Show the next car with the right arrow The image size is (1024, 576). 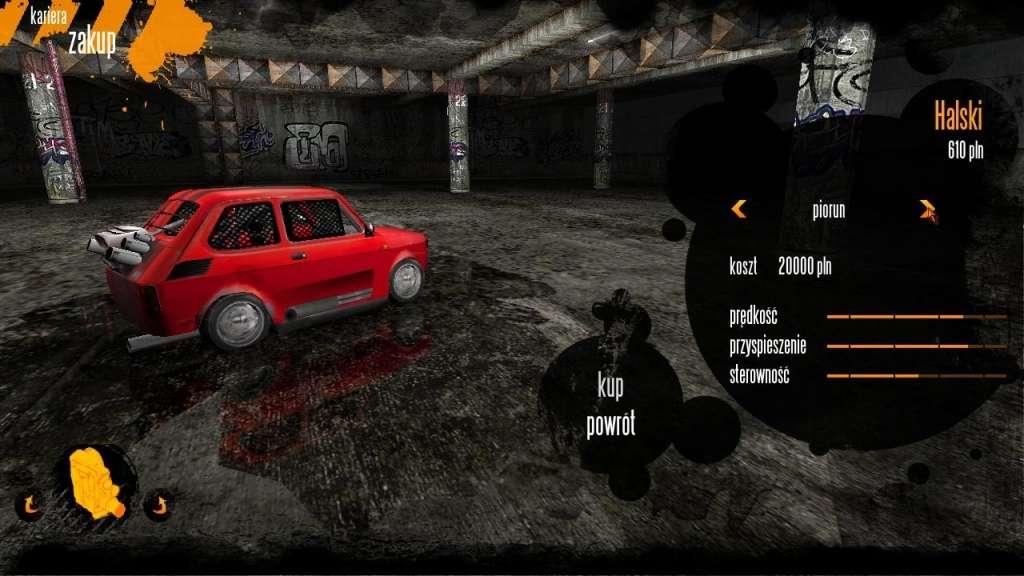[x=927, y=209]
